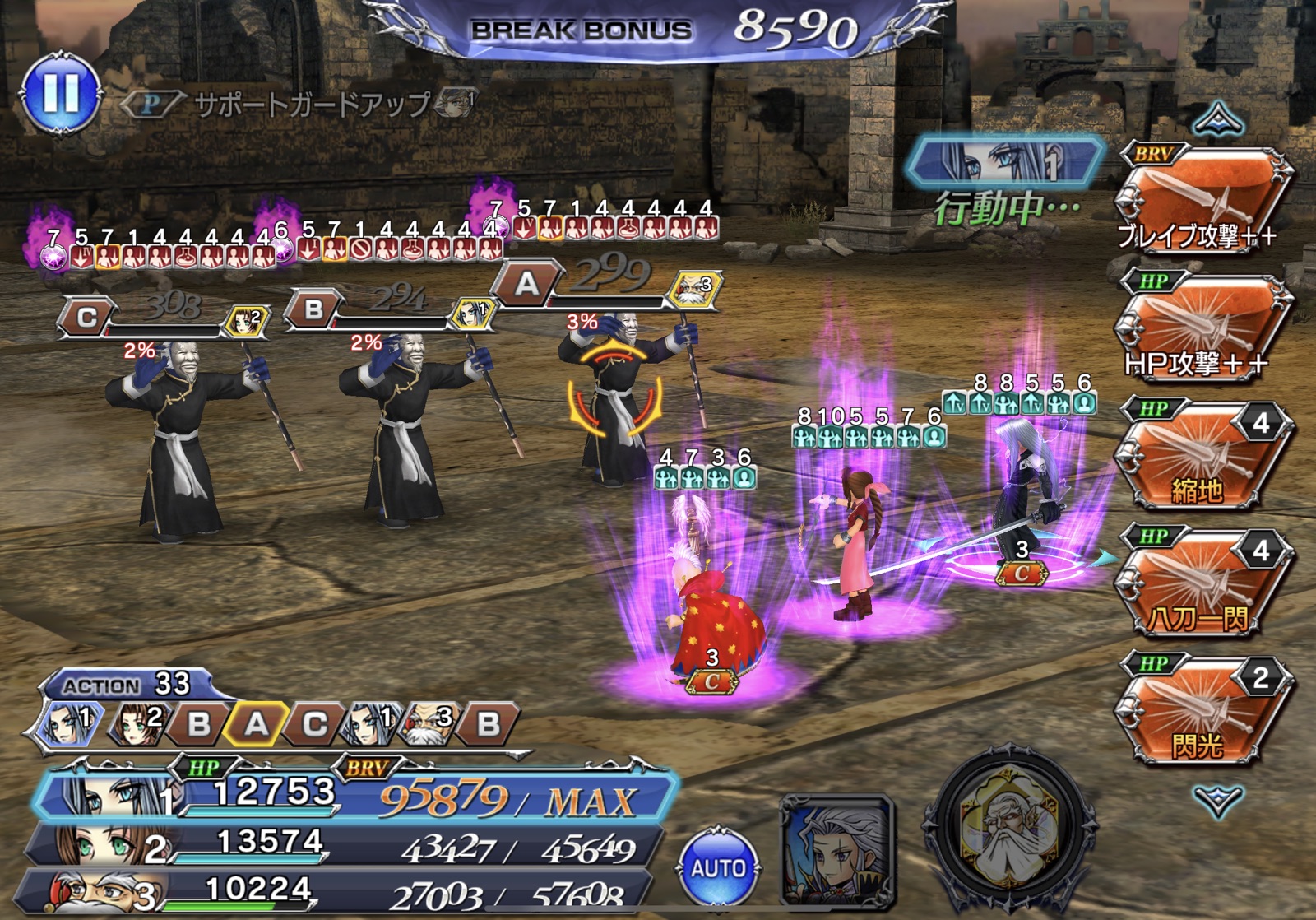Select the third party member's status row
Image resolution: width=1316 pixels, height=920 pixels.
(337, 892)
